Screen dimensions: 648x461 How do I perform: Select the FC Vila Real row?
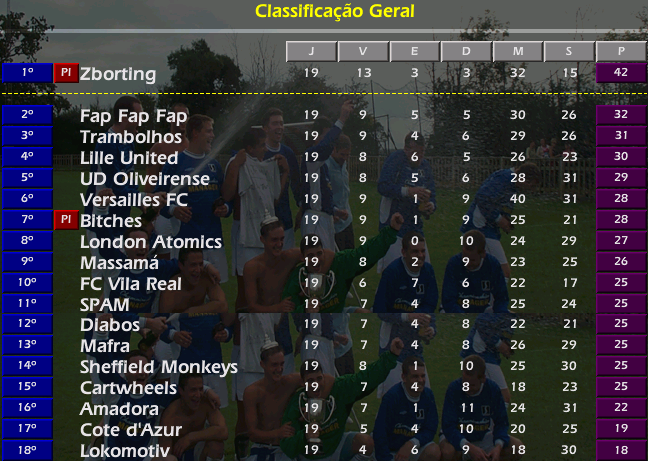click(131, 284)
